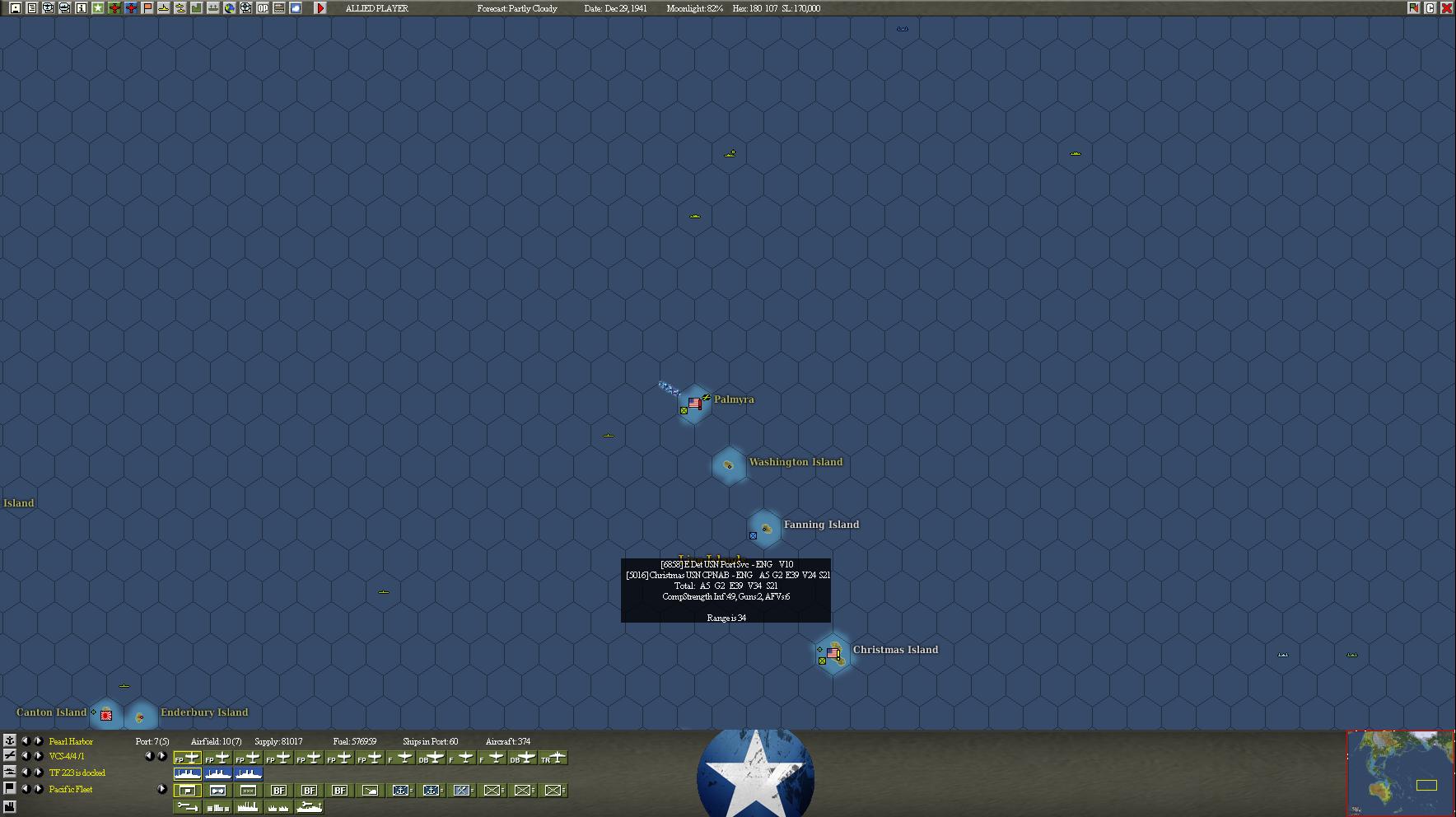Select the first task force ship icon
Image resolution: width=1456 pixels, height=817 pixels.
[x=188, y=774]
